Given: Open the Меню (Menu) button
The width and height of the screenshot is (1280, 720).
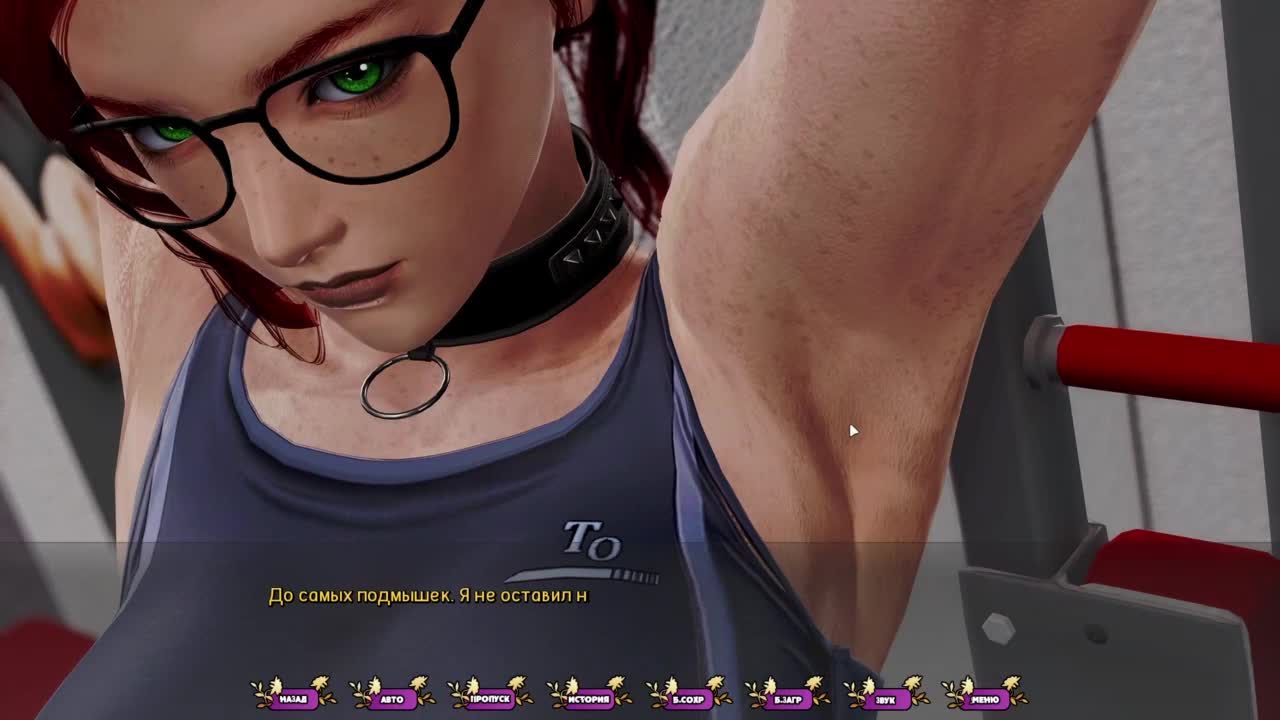Looking at the screenshot, I should 984,698.
